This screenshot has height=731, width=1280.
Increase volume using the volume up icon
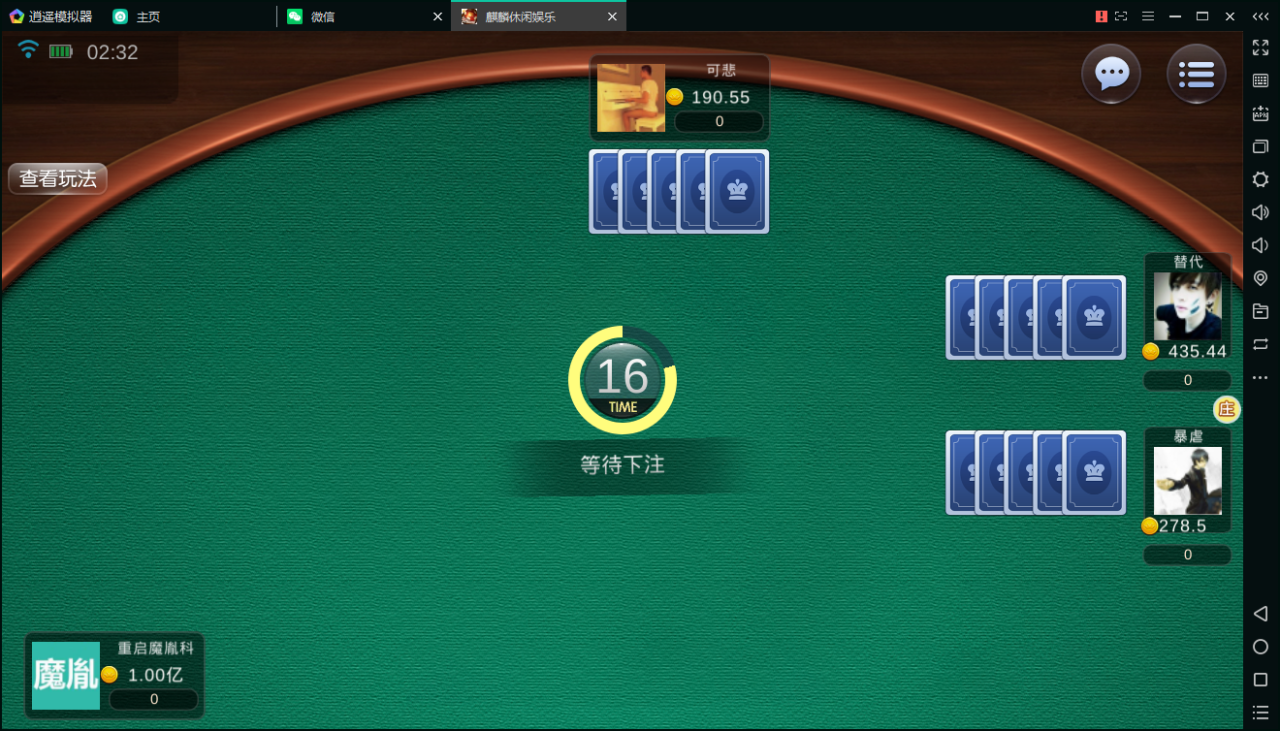click(1260, 212)
